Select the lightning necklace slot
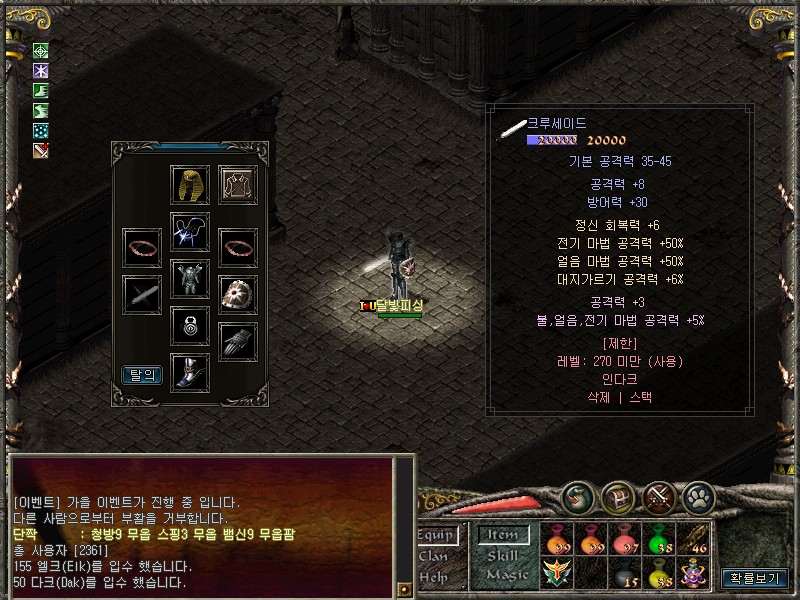The height and width of the screenshot is (600, 800). pos(190,231)
